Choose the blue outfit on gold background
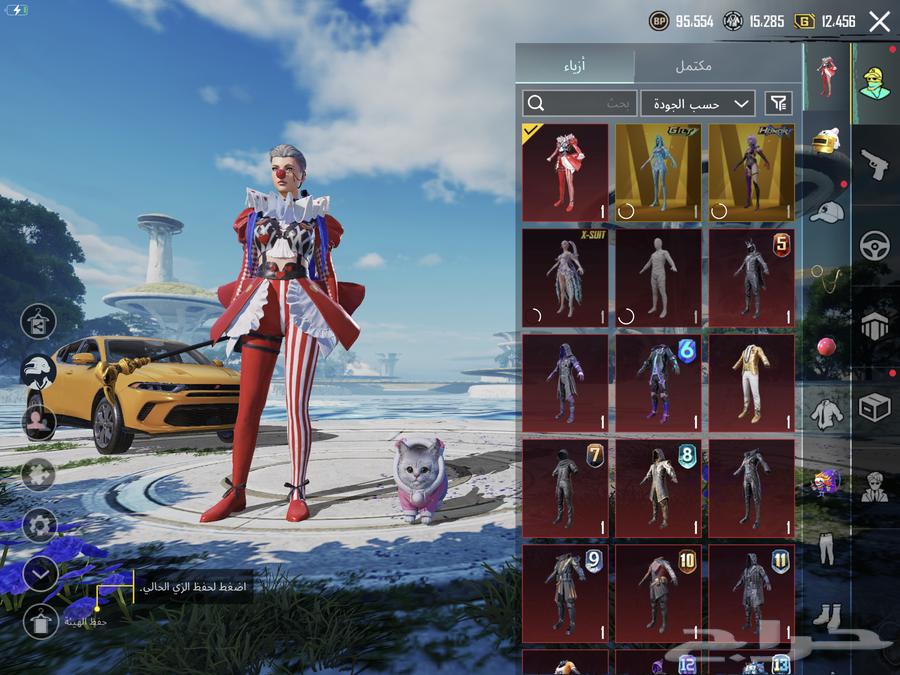Viewport: 900px width, 675px height. [x=658, y=172]
